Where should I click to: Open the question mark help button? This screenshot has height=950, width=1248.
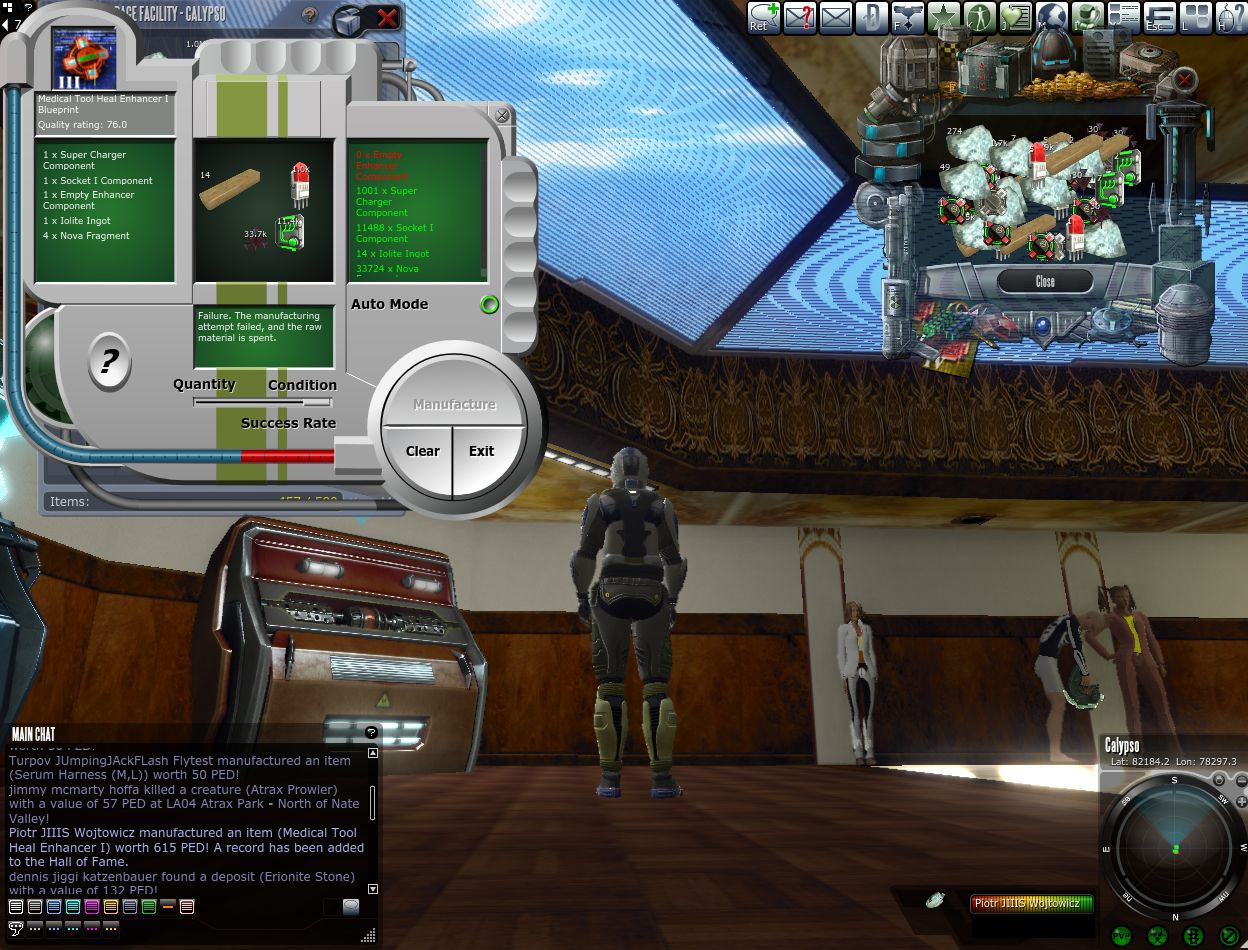[x=109, y=361]
